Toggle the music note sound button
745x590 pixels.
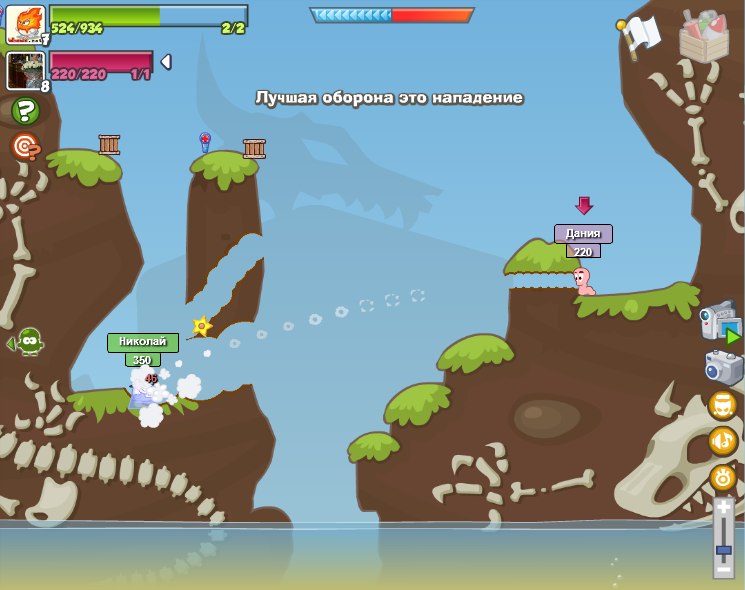click(722, 440)
